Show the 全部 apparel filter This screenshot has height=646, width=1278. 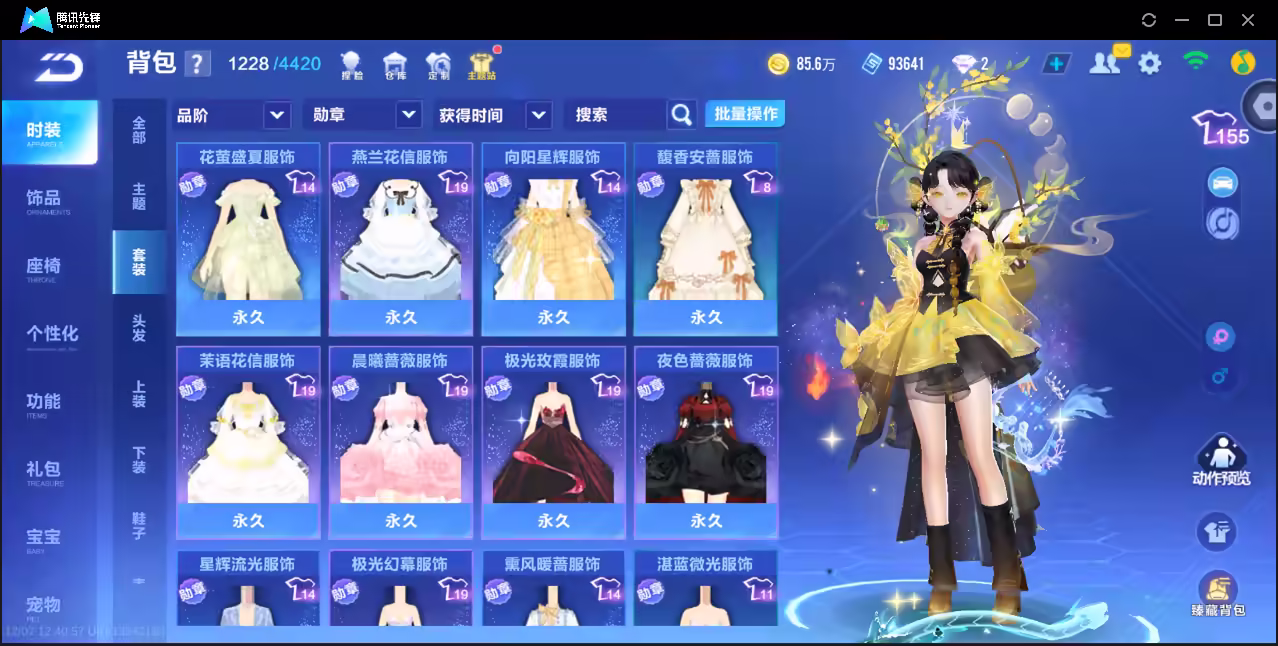139,130
